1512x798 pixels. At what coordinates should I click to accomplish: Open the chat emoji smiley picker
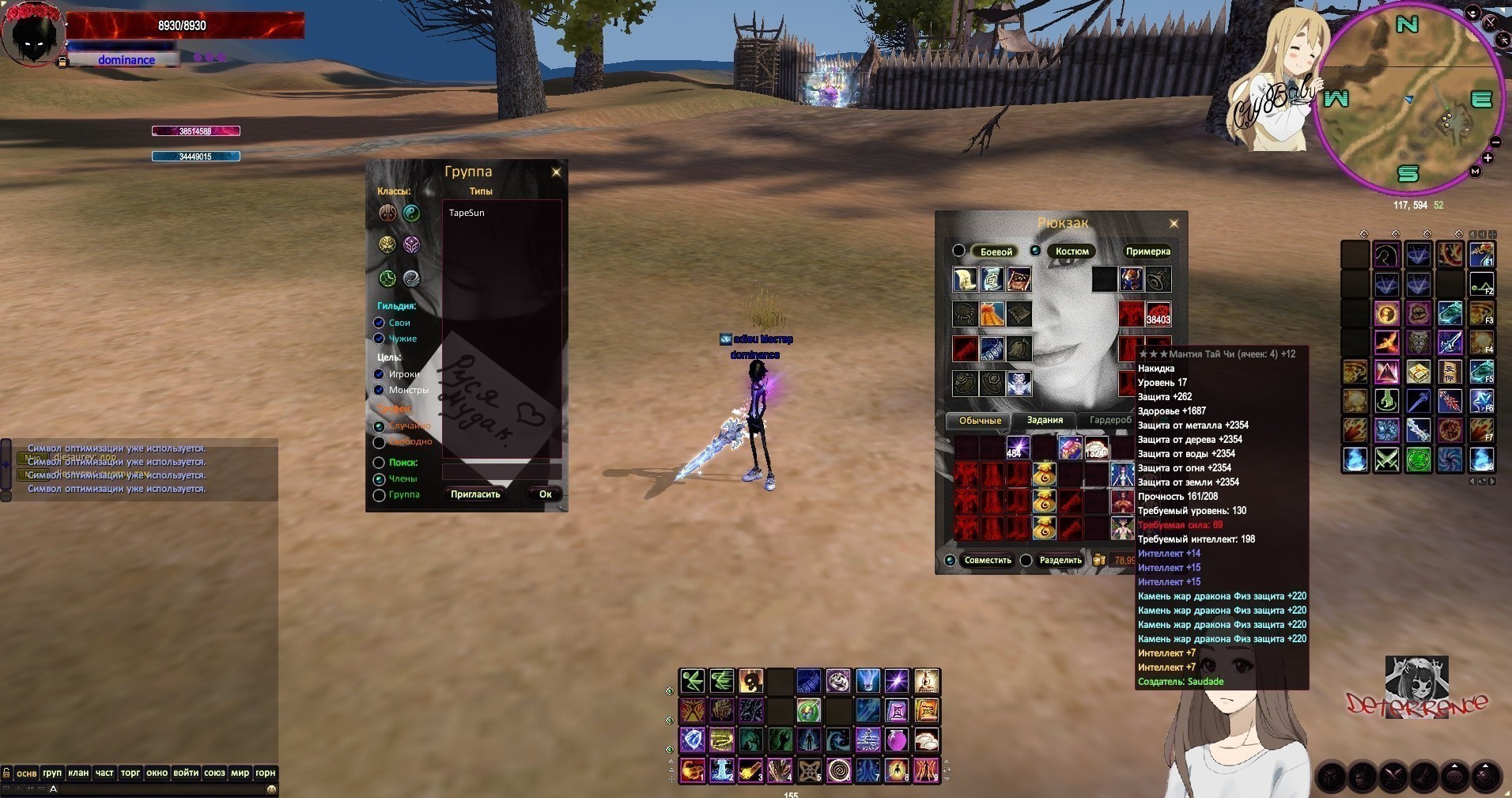271,789
